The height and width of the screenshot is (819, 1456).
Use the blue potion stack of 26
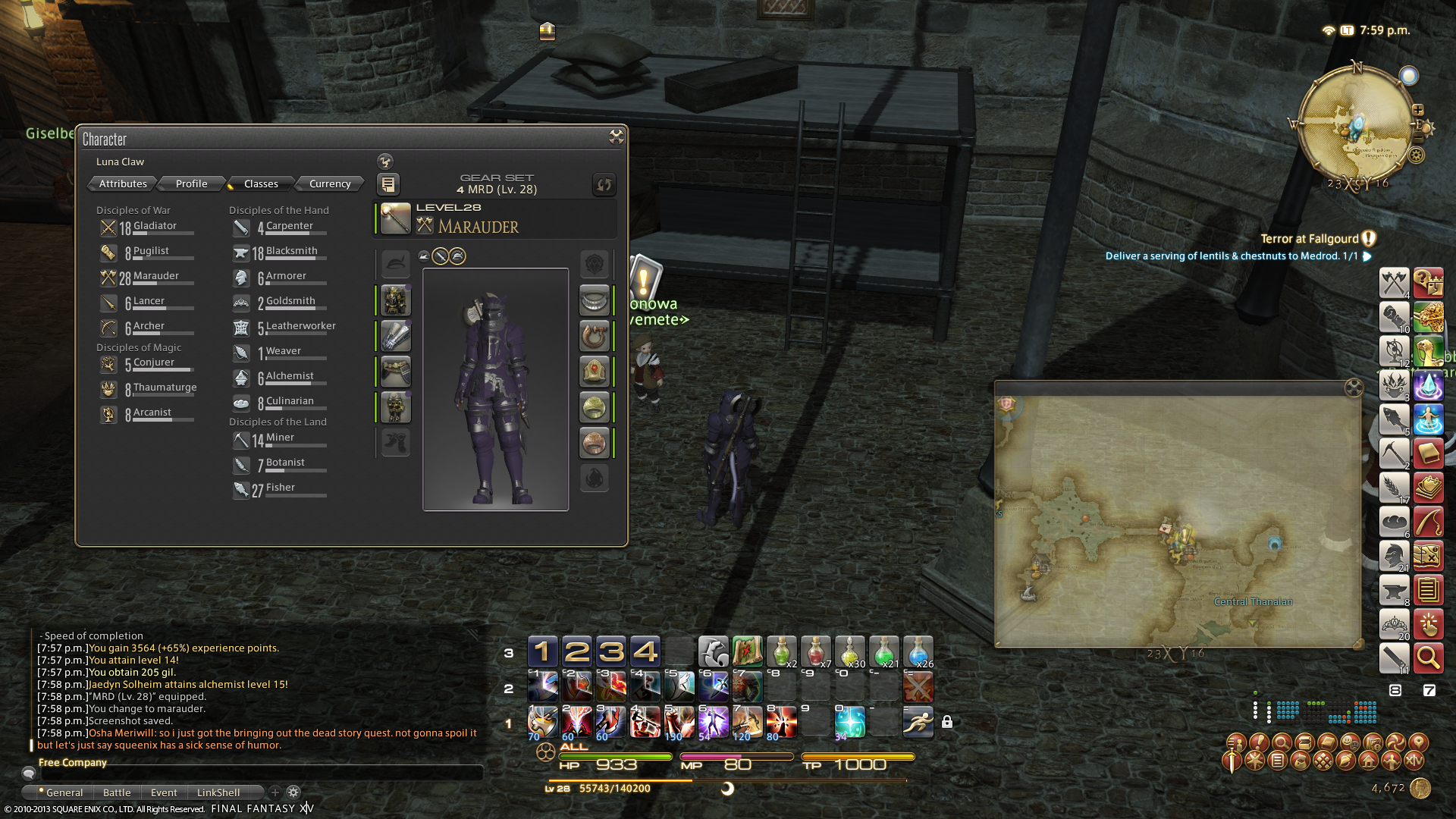918,651
